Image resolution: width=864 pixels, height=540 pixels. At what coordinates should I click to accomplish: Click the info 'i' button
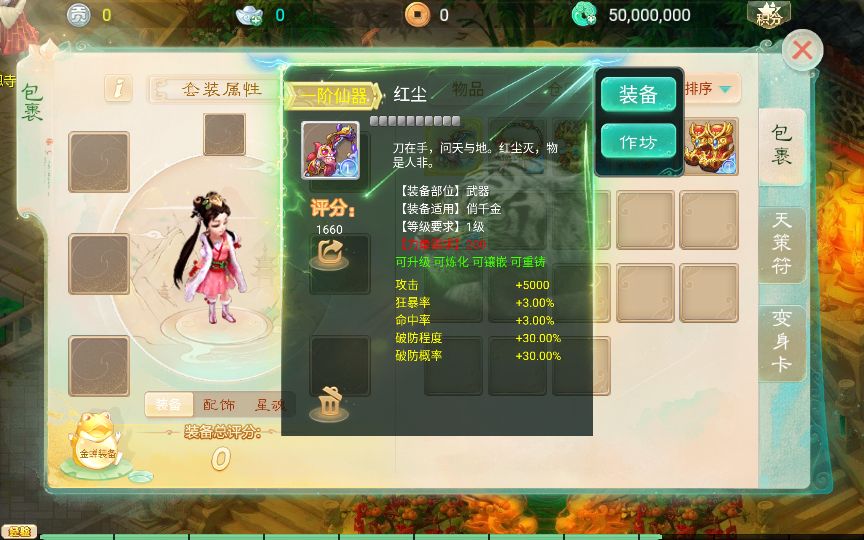119,88
